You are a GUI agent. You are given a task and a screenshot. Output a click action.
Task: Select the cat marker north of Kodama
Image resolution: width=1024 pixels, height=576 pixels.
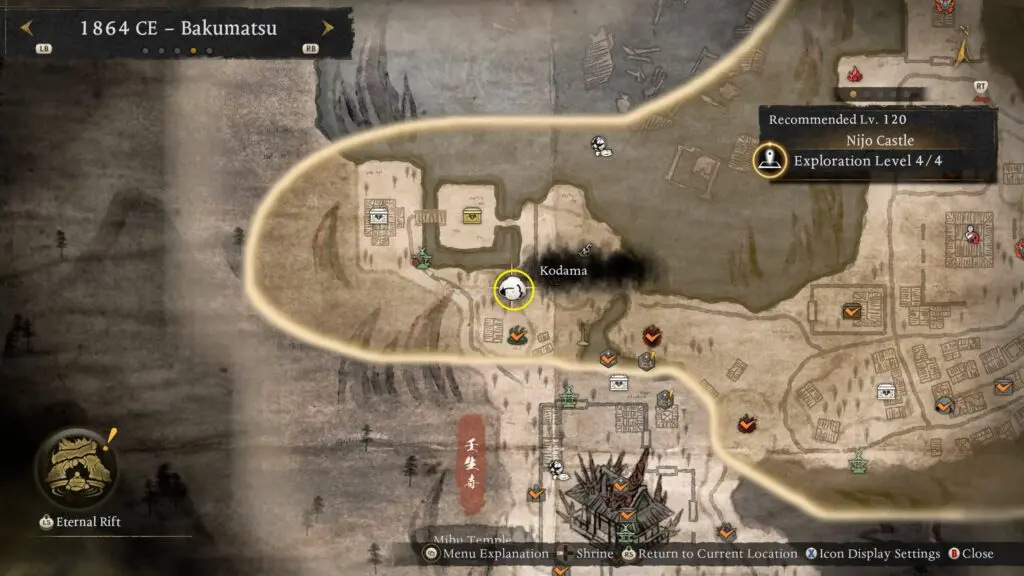pos(600,146)
